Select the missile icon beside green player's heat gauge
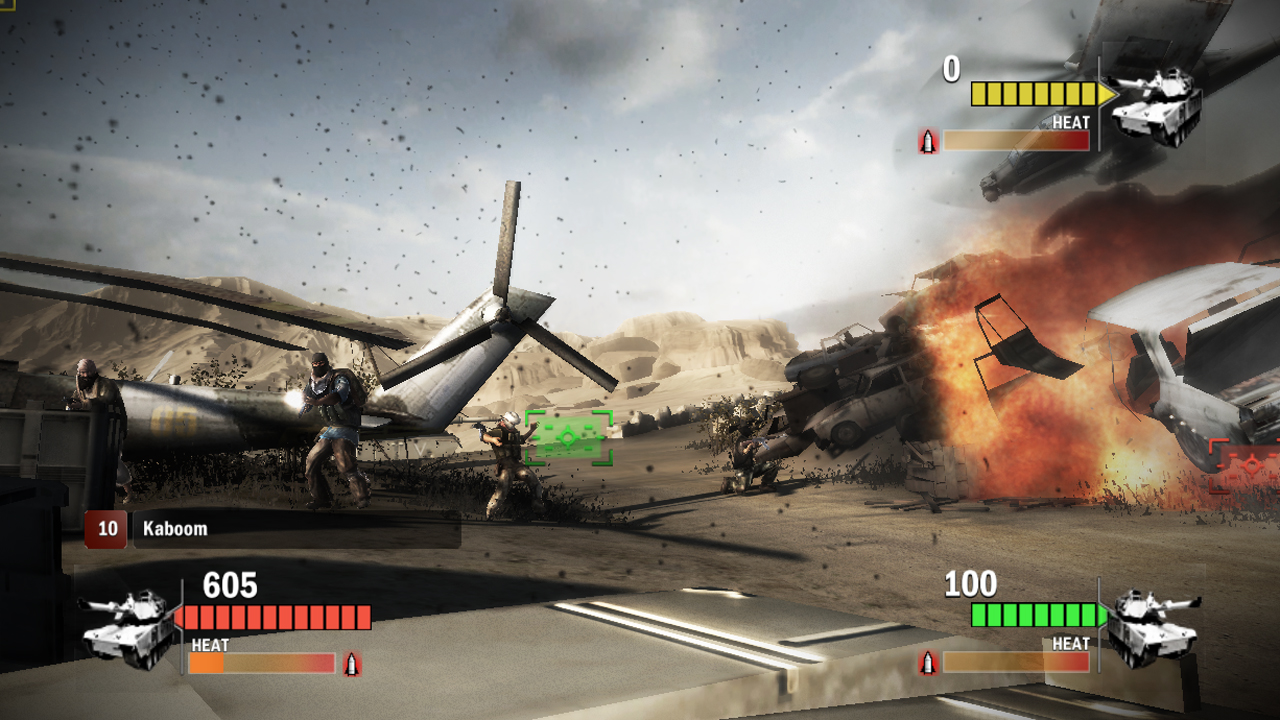Screen dimensions: 1280x720 929,662
